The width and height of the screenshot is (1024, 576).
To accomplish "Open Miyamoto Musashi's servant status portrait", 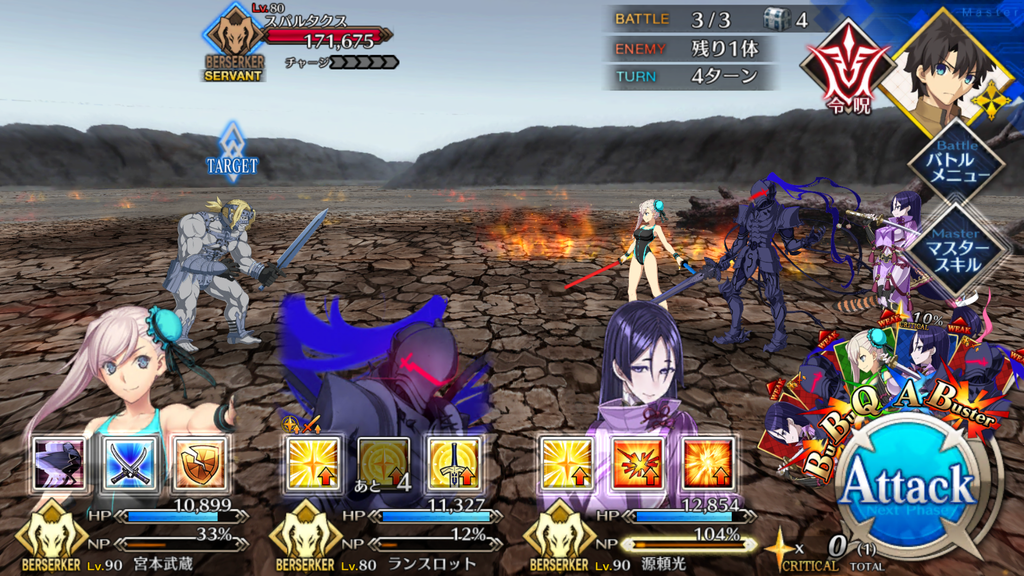I will coord(130,380).
